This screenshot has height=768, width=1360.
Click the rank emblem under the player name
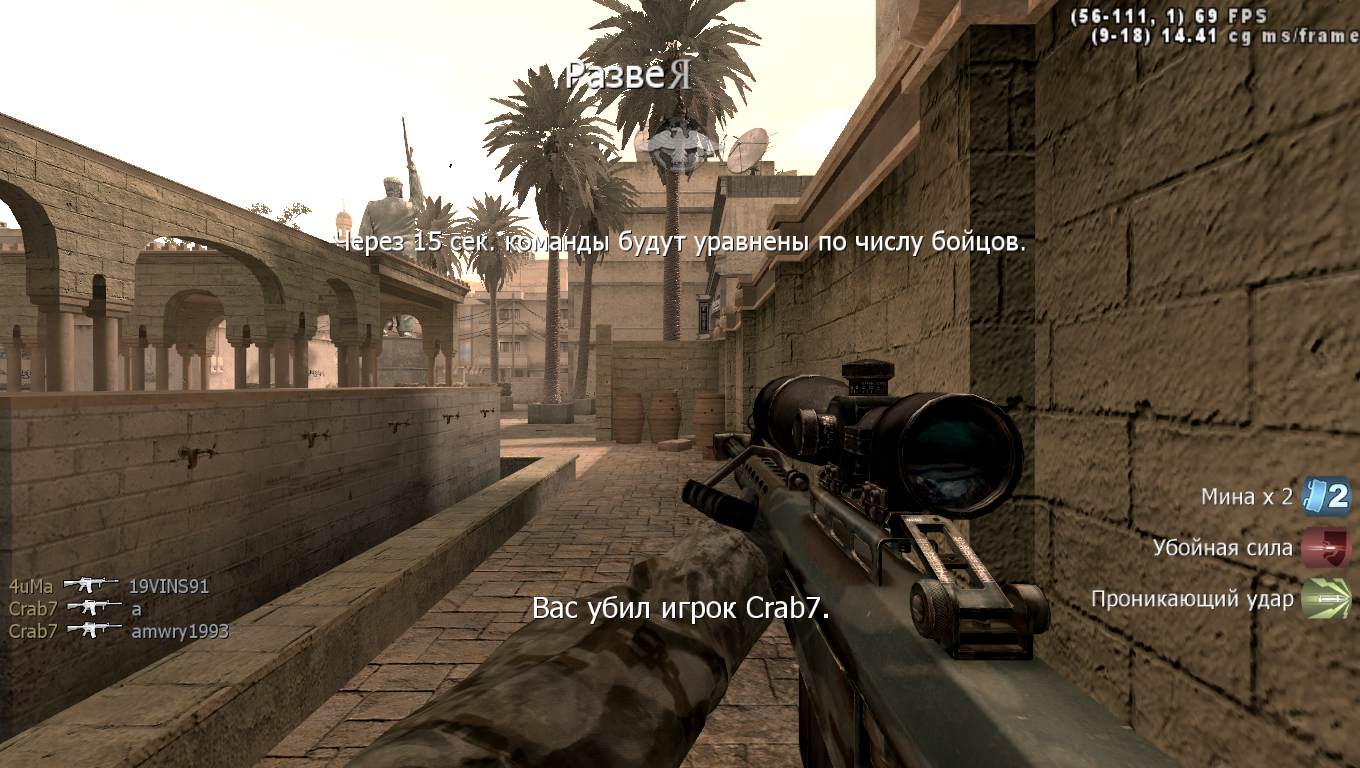click(x=680, y=143)
